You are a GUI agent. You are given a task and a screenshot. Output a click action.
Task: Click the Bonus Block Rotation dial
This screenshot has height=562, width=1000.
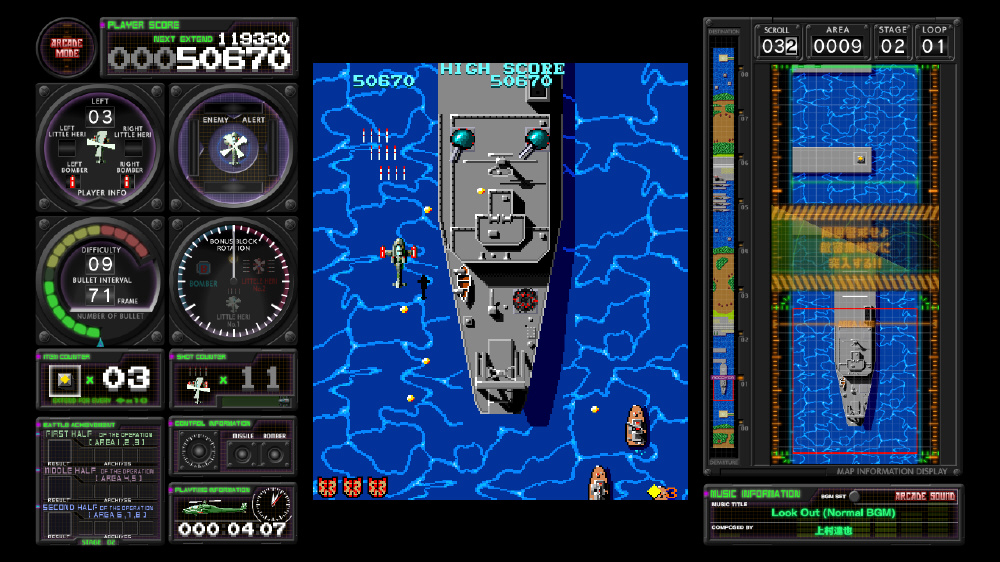(x=233, y=281)
